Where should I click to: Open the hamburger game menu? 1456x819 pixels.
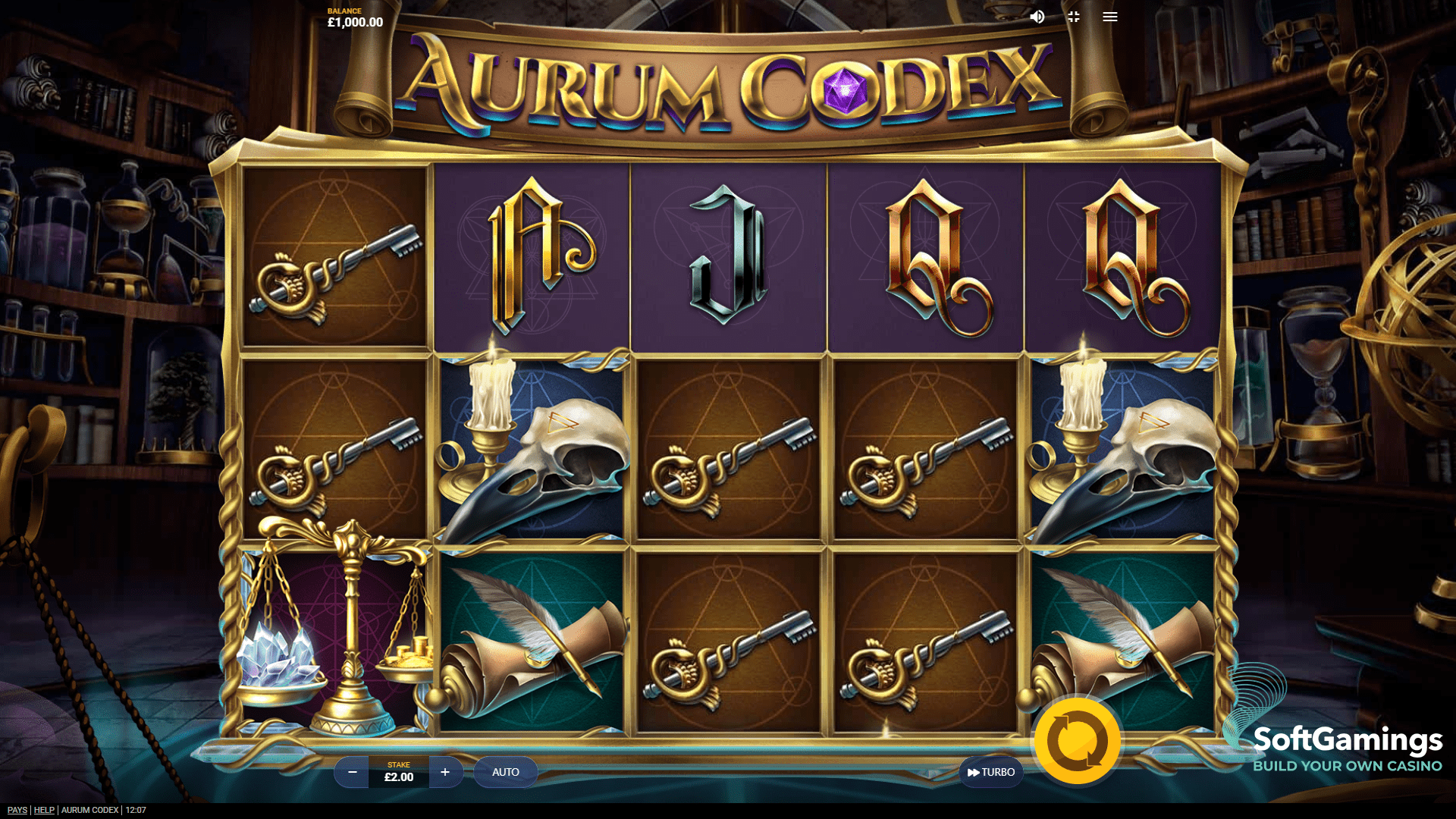[1109, 17]
